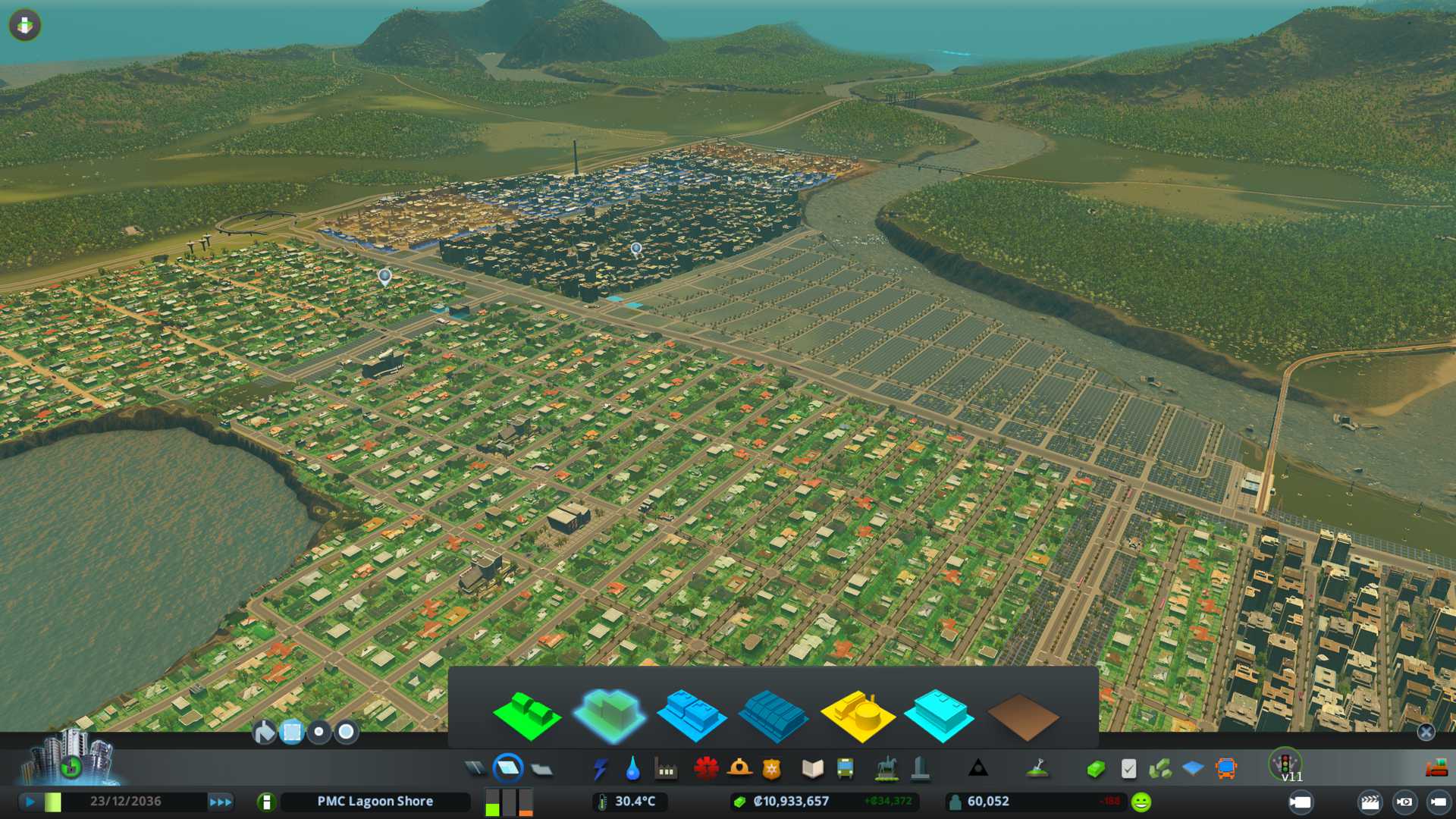
Task: Open the Electricity lightning bolt menu
Action: pos(600,769)
